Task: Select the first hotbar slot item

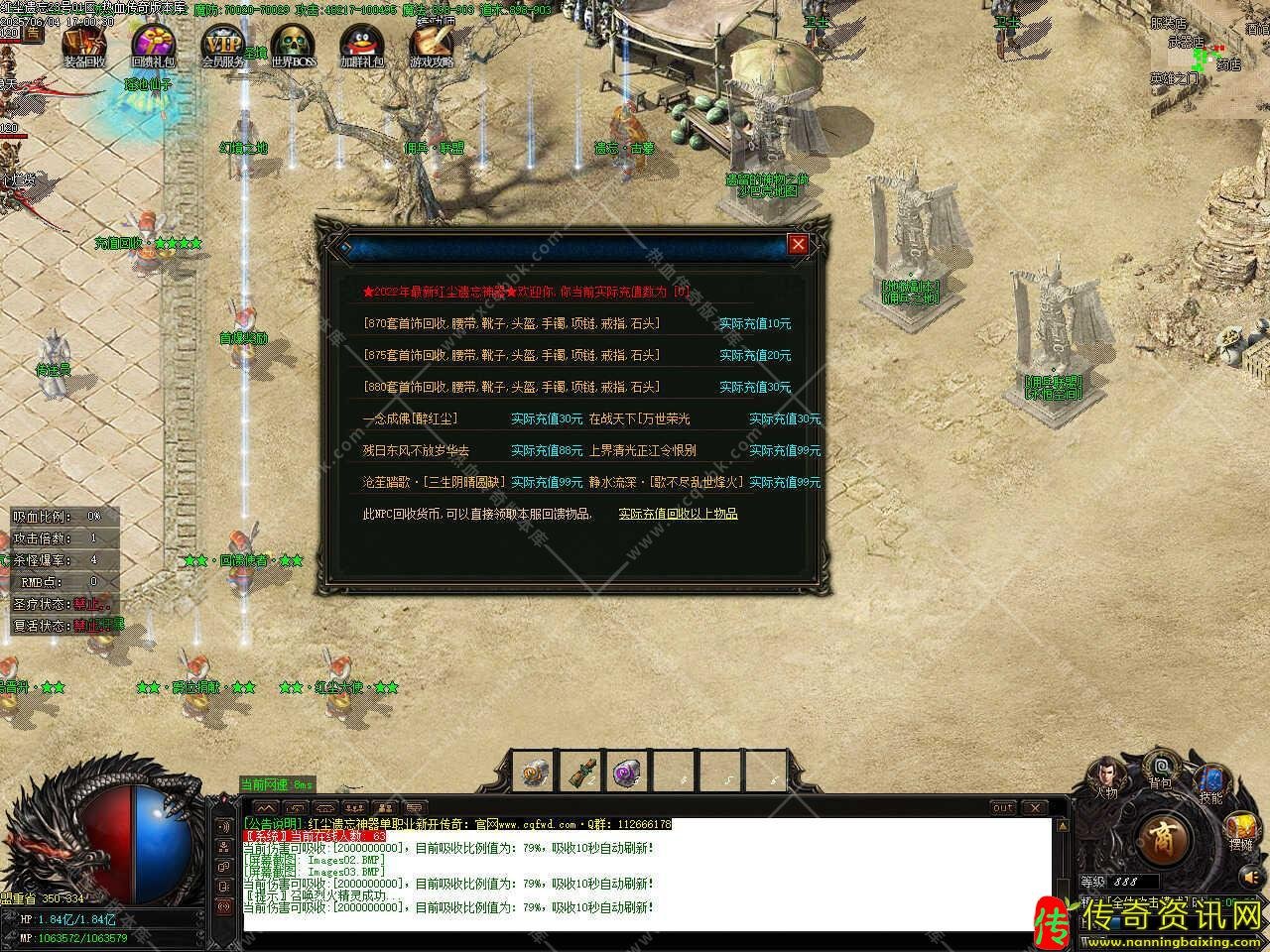Action: pos(536,773)
